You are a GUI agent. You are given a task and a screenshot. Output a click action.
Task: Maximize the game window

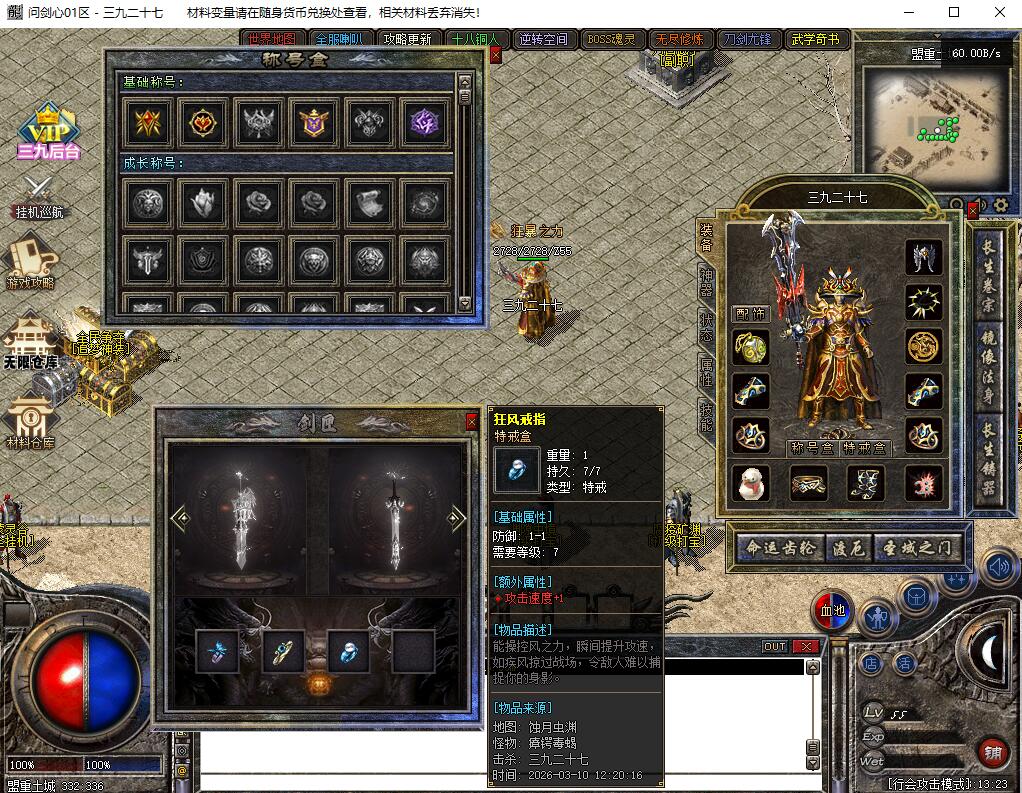point(953,12)
